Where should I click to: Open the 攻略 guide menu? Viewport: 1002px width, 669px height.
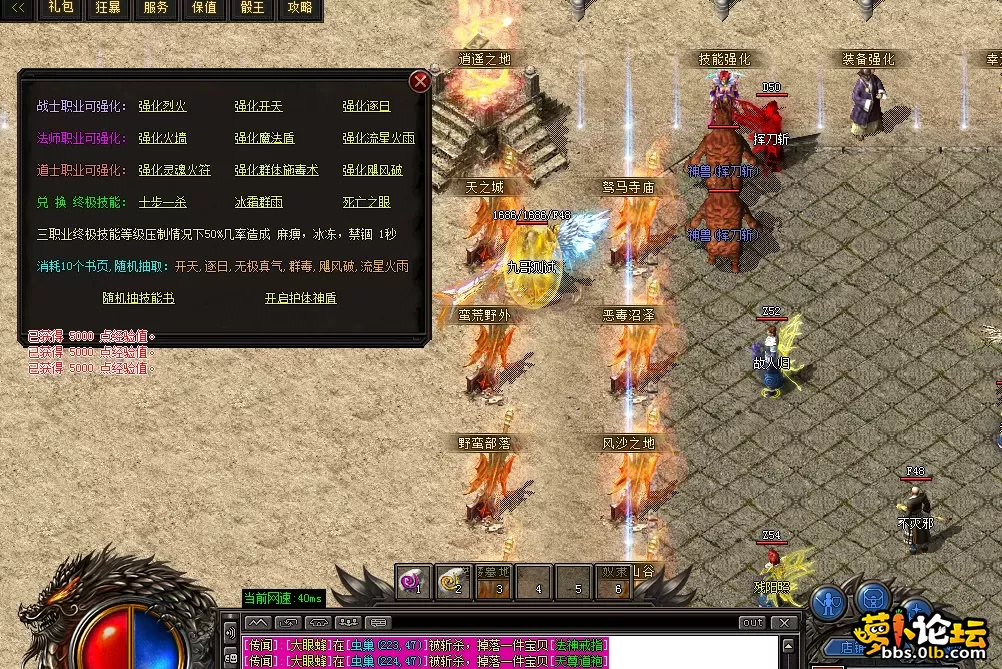tap(299, 8)
